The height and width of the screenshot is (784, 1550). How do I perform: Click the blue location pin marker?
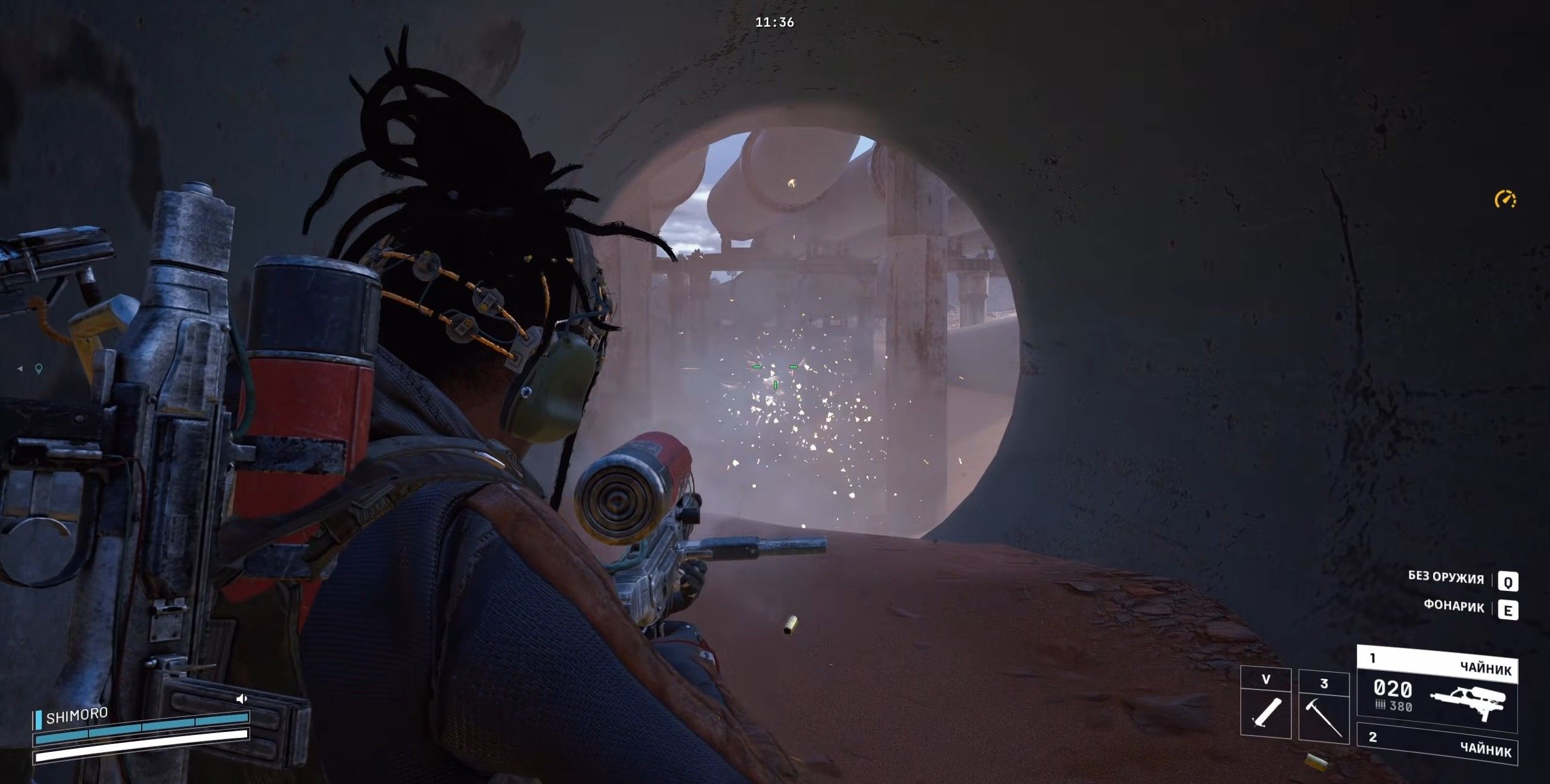tap(39, 369)
